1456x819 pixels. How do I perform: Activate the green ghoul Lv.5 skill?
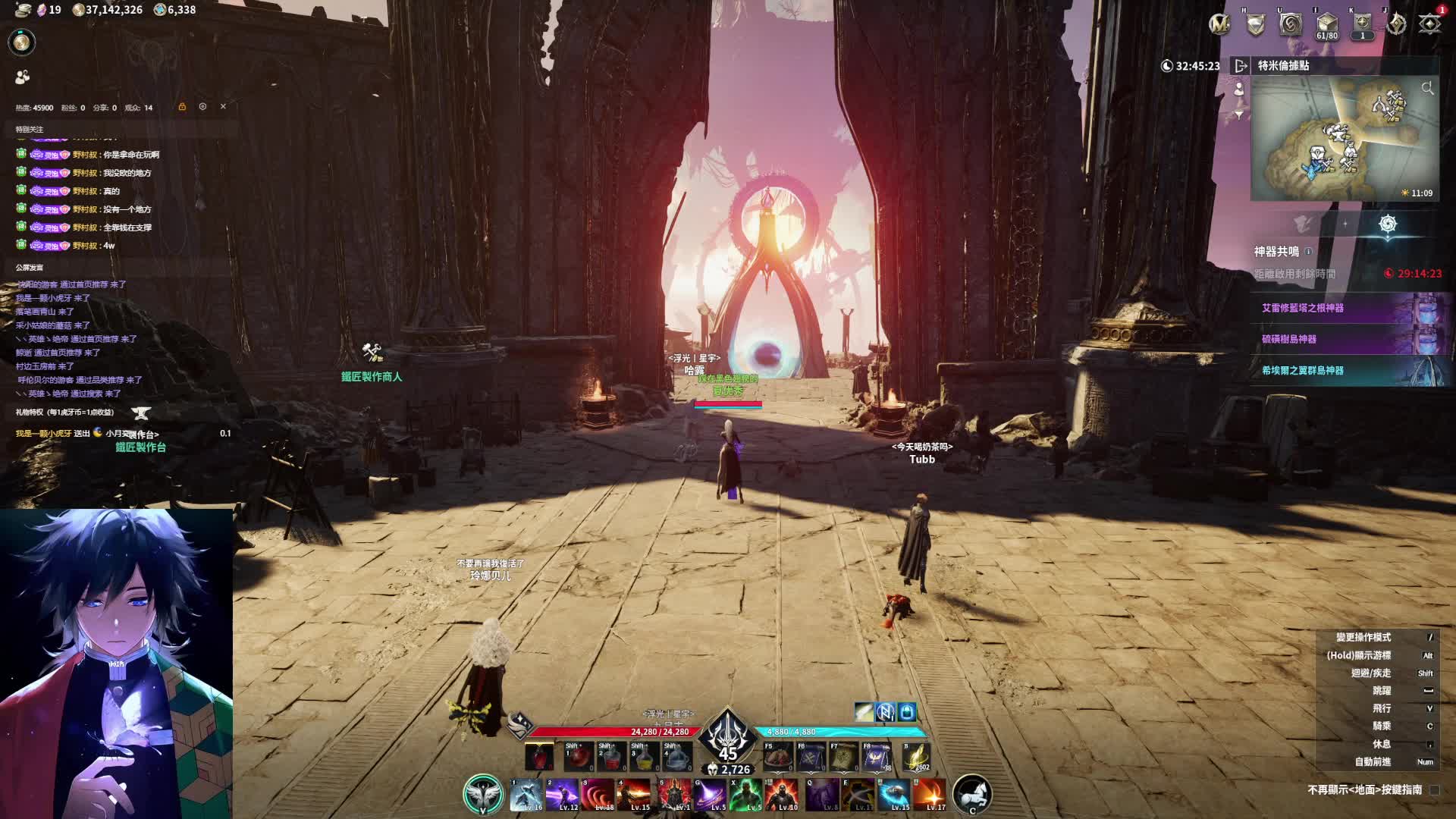pos(746,795)
